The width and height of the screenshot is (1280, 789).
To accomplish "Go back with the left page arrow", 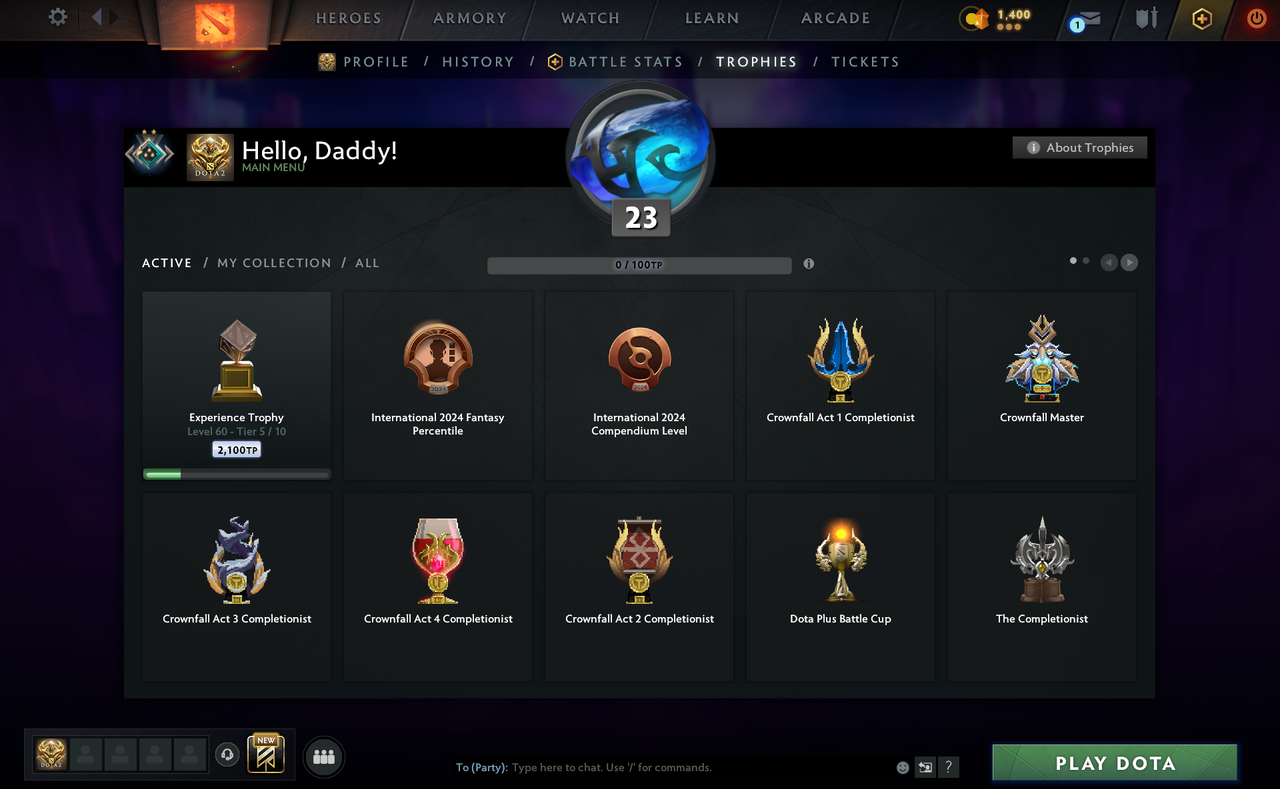I will [1108, 262].
